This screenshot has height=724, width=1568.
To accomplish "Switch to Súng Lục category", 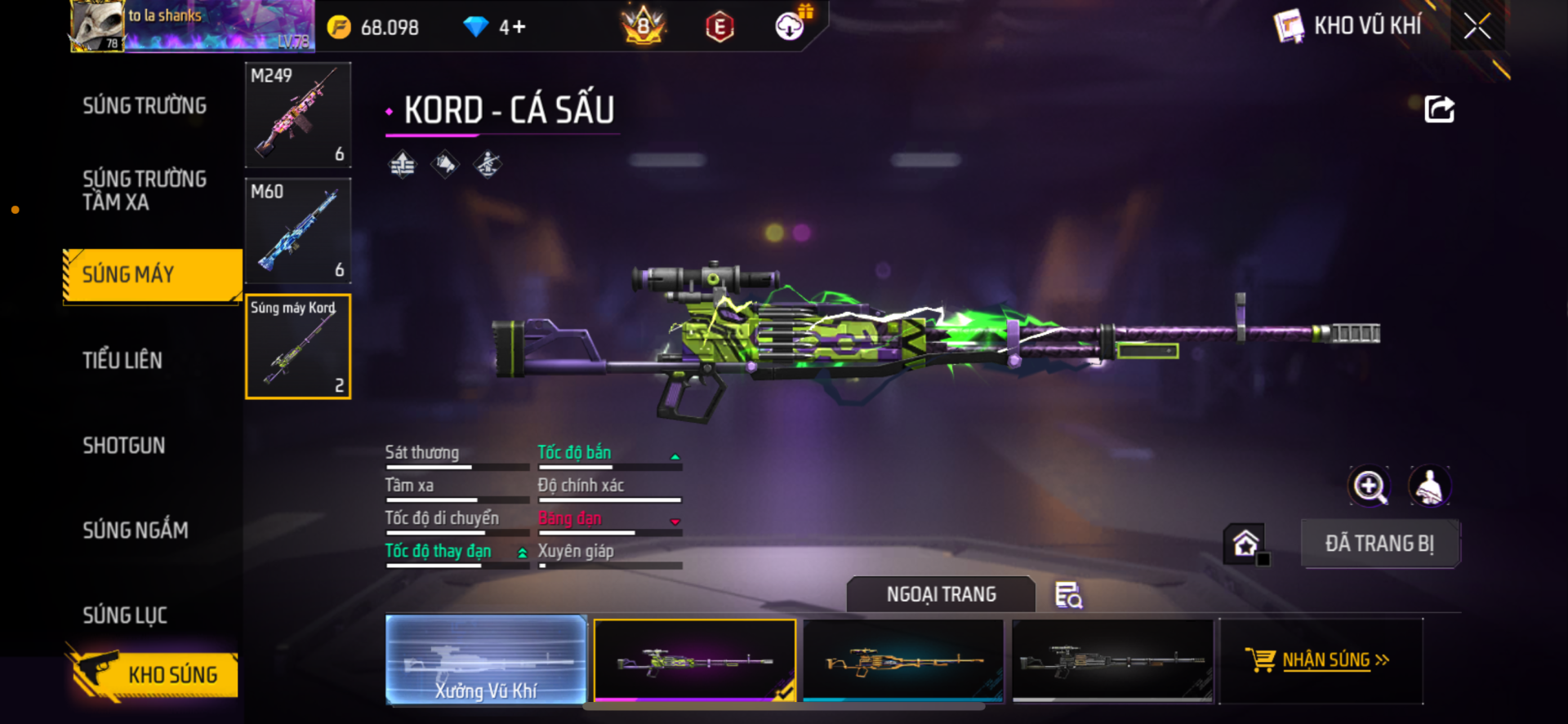I will pos(125,615).
